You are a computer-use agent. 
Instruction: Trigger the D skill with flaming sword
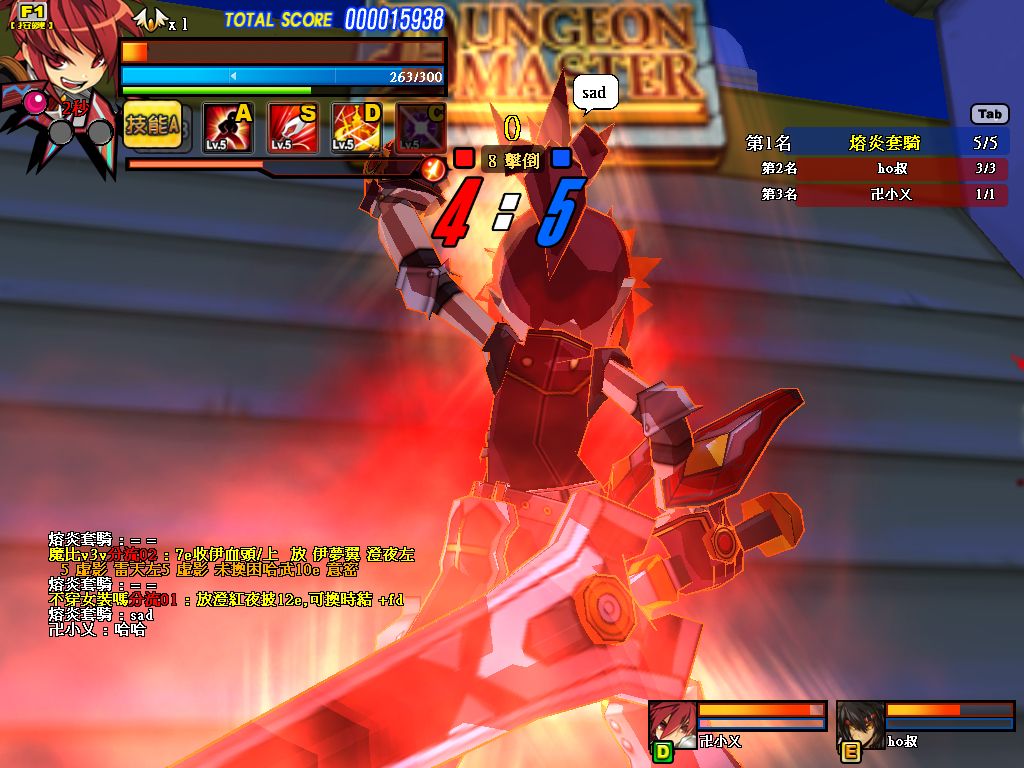pyautogui.click(x=357, y=128)
